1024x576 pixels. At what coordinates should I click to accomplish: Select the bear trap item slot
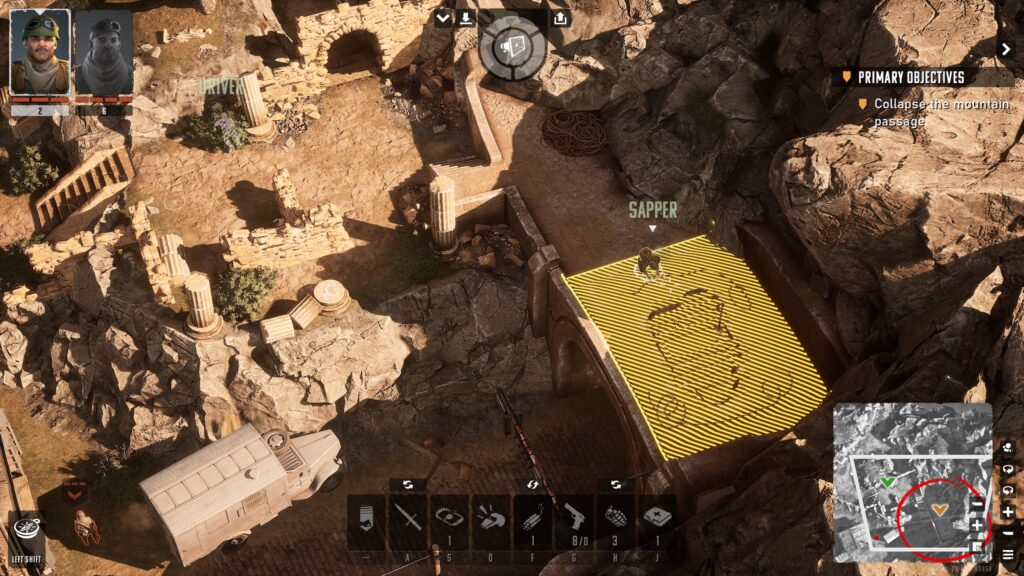coord(449,520)
